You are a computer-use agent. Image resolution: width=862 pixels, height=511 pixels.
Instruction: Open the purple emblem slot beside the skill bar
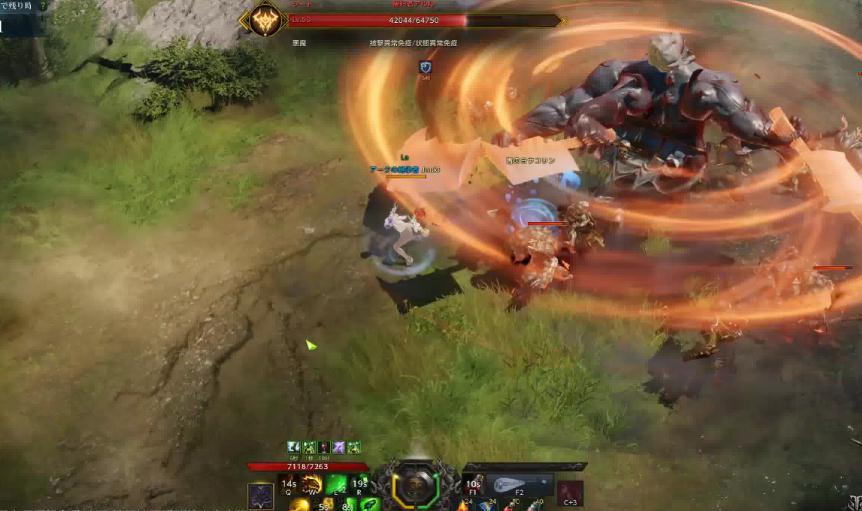point(261,495)
